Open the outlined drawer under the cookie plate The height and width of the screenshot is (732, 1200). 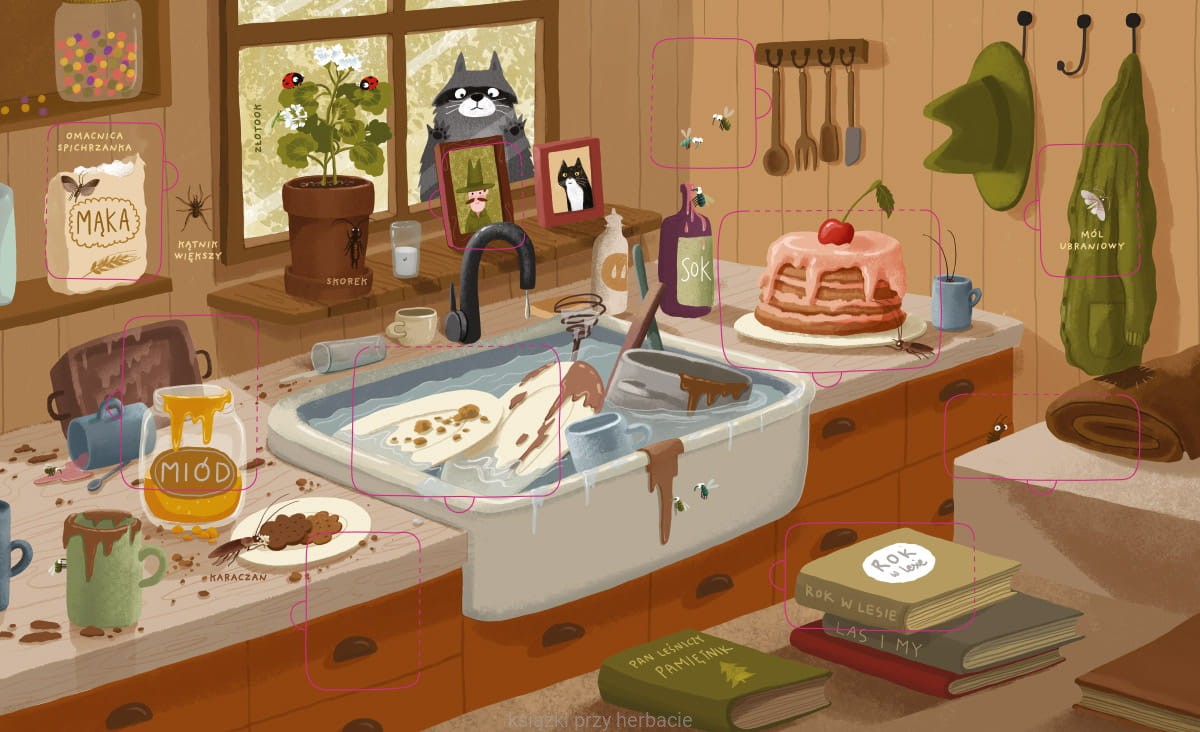pos(362,609)
